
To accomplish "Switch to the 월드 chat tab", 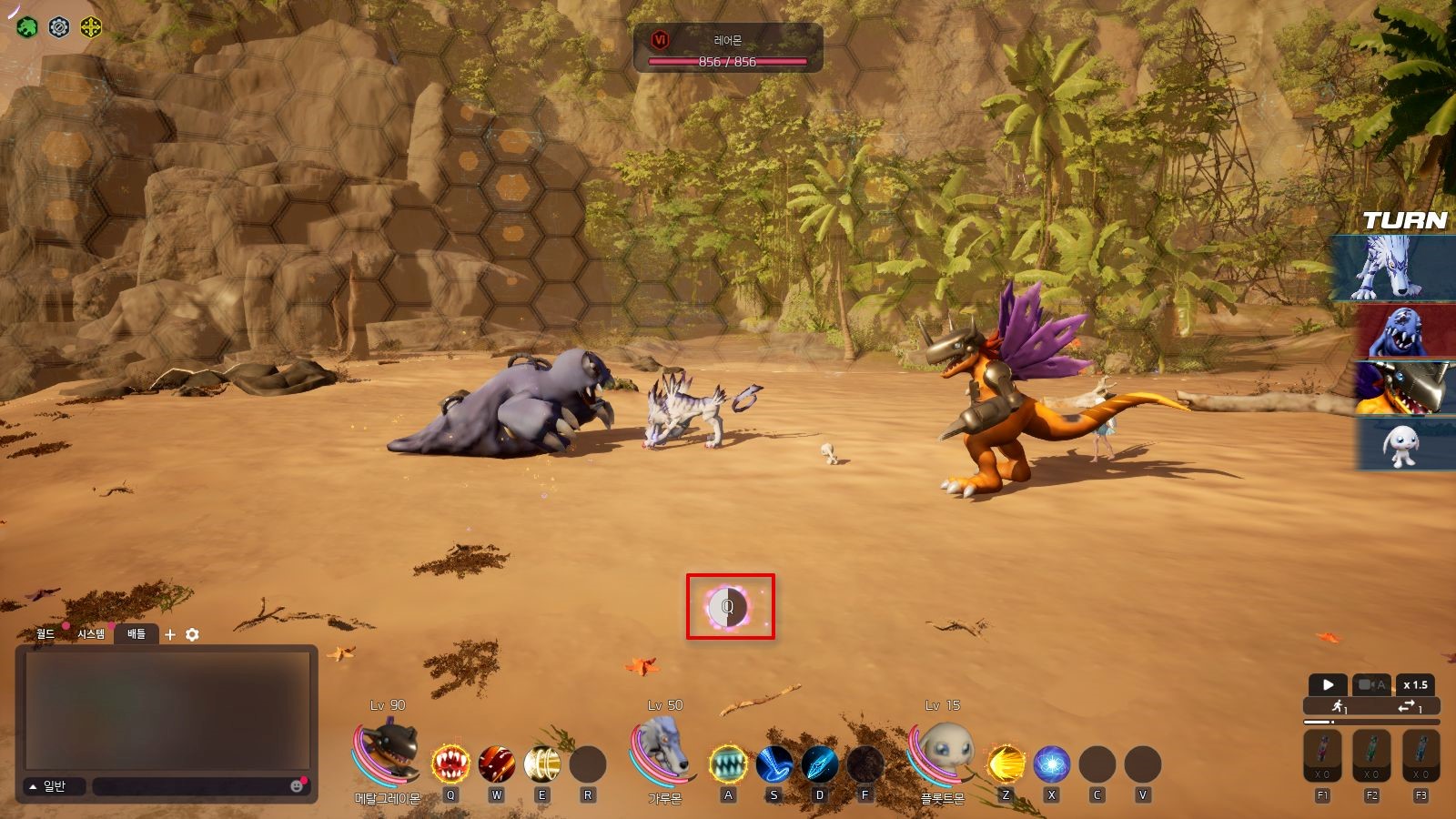I will point(45,633).
